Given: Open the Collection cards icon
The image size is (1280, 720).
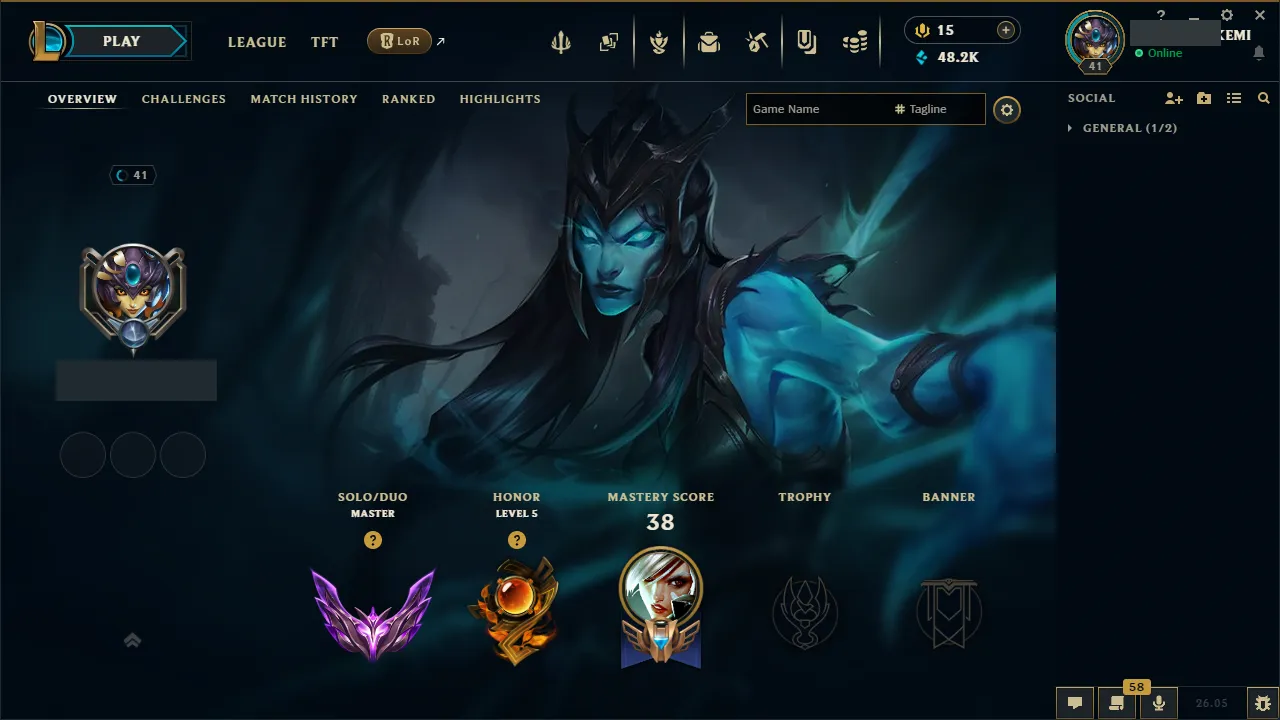Looking at the screenshot, I should click(609, 42).
